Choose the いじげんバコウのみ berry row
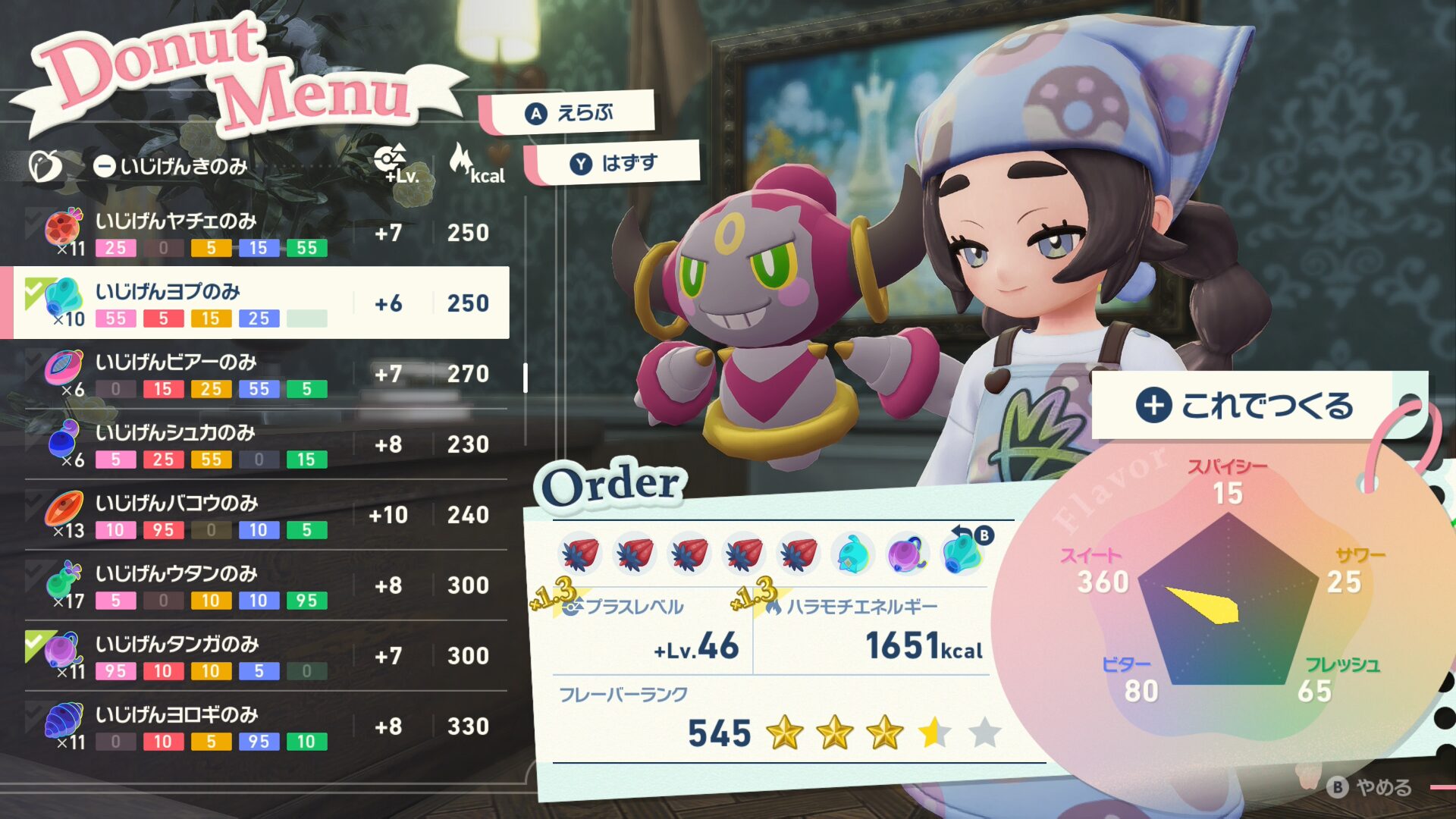1456x819 pixels. tap(258, 515)
